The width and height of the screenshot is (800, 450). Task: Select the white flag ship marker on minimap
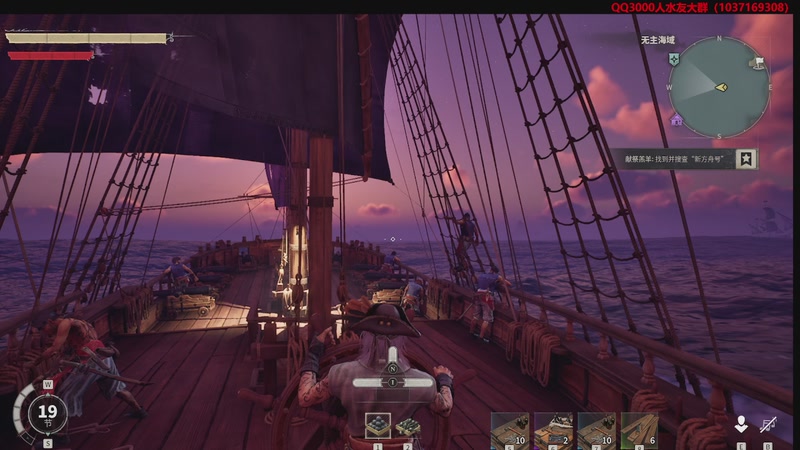tap(759, 62)
